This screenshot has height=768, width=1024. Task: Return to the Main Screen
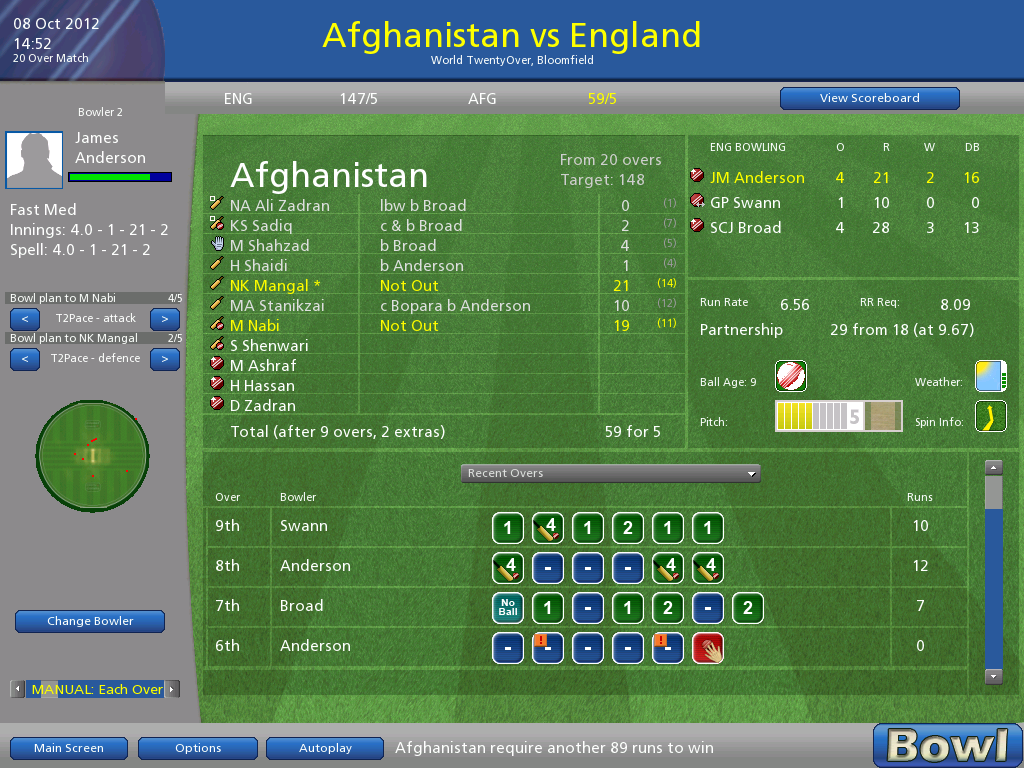68,748
